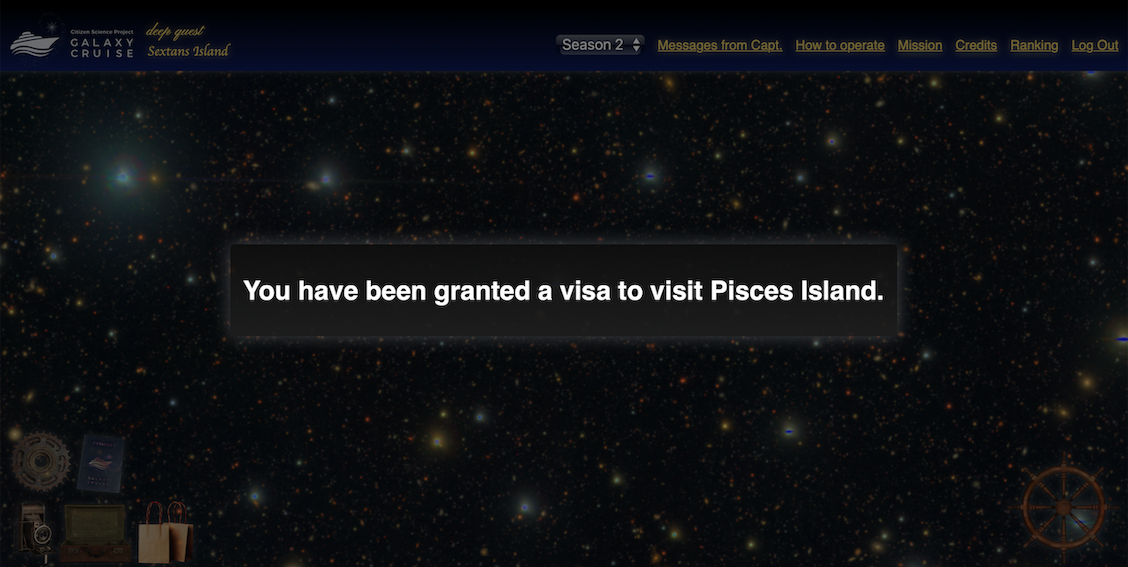The image size is (1128, 567).
Task: Go to the Mission page
Action: 919,45
